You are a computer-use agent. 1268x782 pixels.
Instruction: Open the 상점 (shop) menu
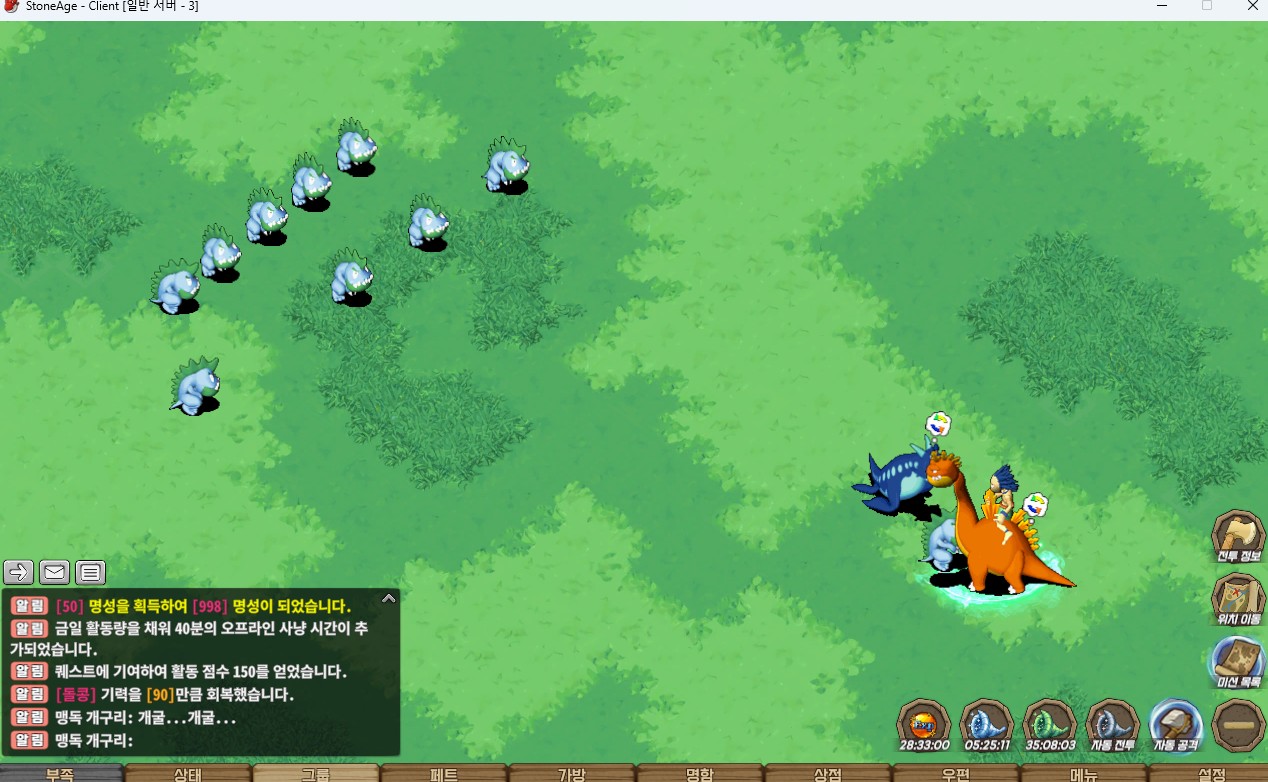828,774
